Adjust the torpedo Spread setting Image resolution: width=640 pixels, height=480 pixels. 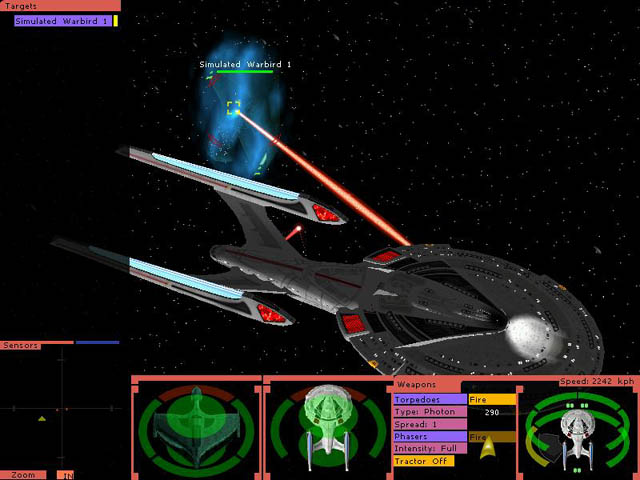click(430, 424)
